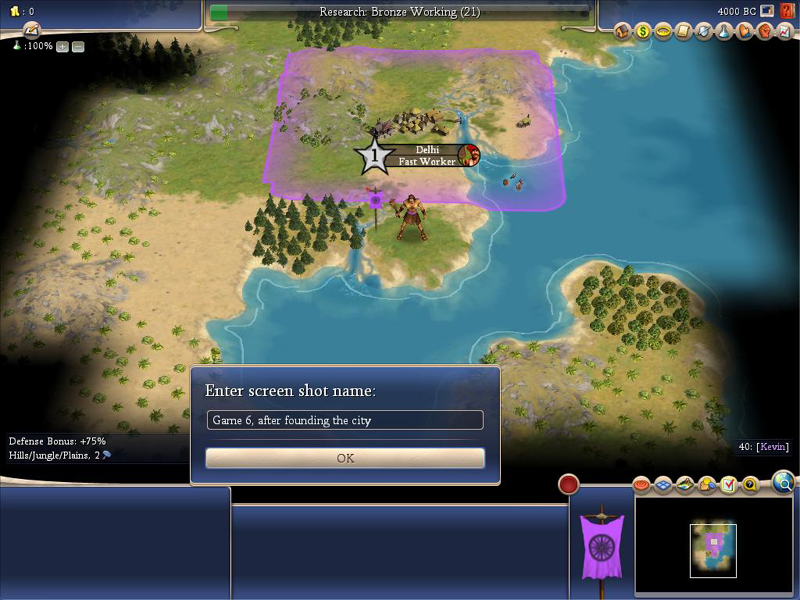This screenshot has width=800, height=600.
Task: Open the main menu monitor icon
Action: (x=767, y=11)
